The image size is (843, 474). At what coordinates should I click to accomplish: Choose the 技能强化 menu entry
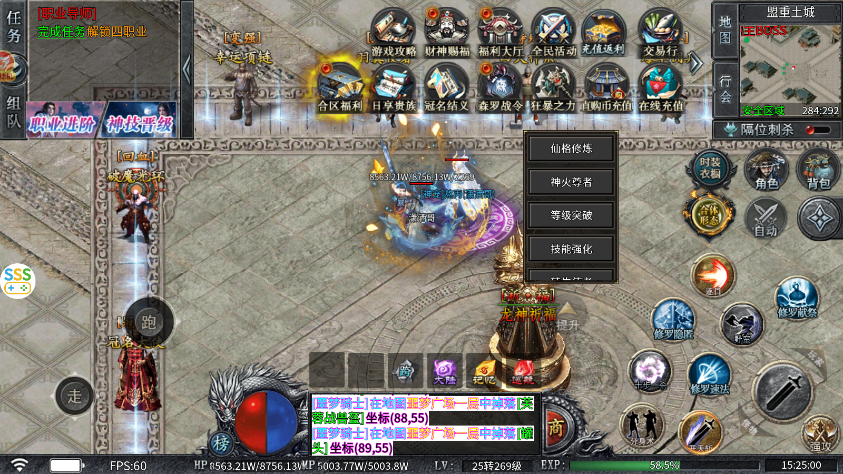(571, 248)
